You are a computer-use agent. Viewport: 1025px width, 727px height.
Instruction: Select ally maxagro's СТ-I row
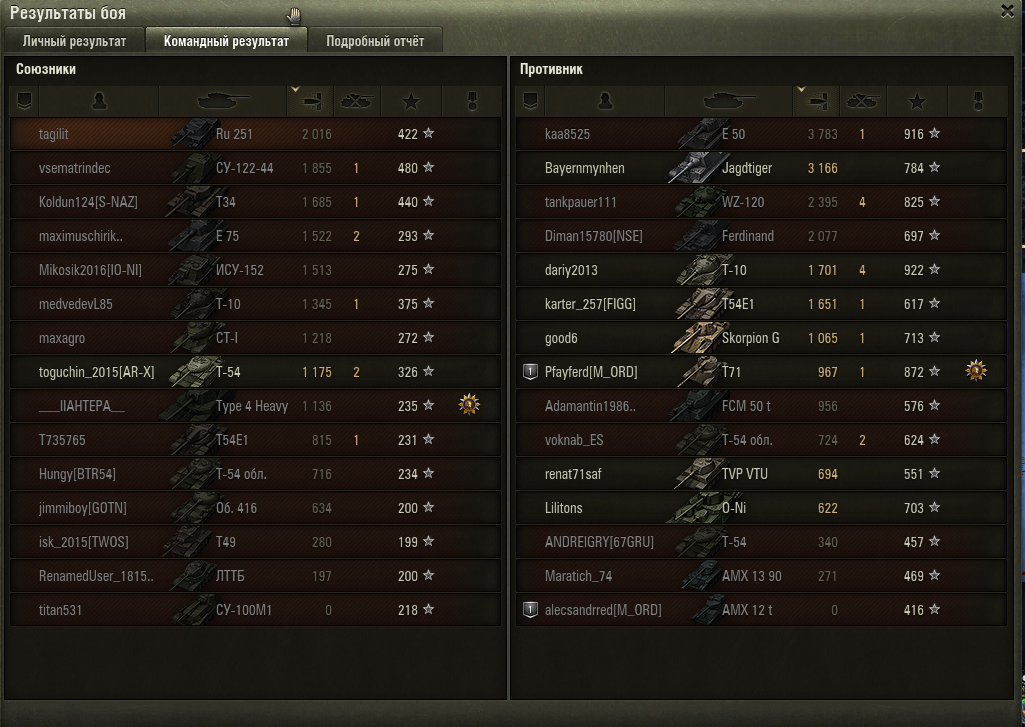[x=255, y=338]
